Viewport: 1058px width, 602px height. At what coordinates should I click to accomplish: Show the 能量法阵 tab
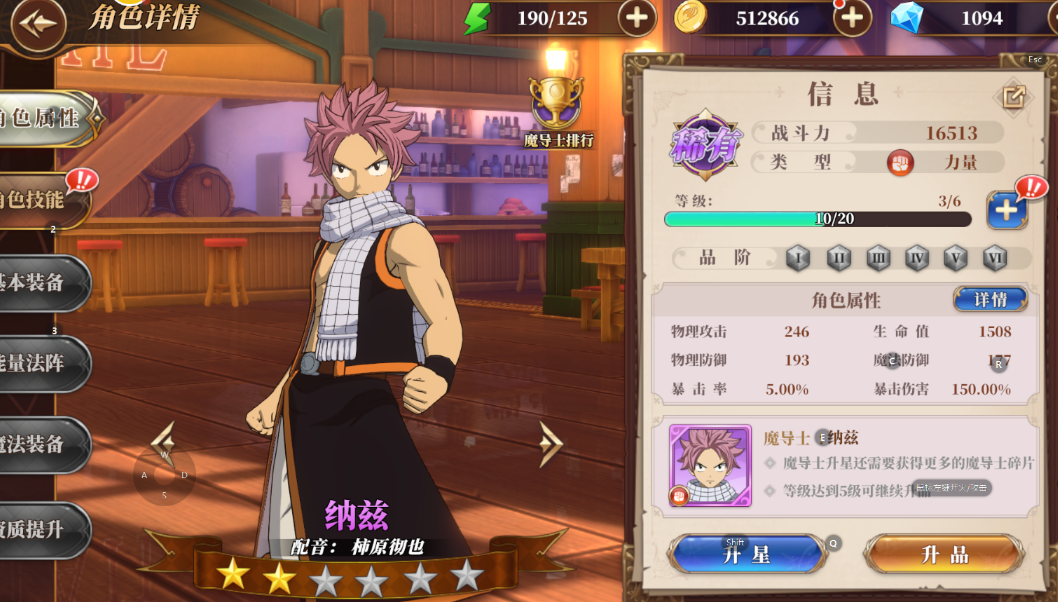click(40, 364)
